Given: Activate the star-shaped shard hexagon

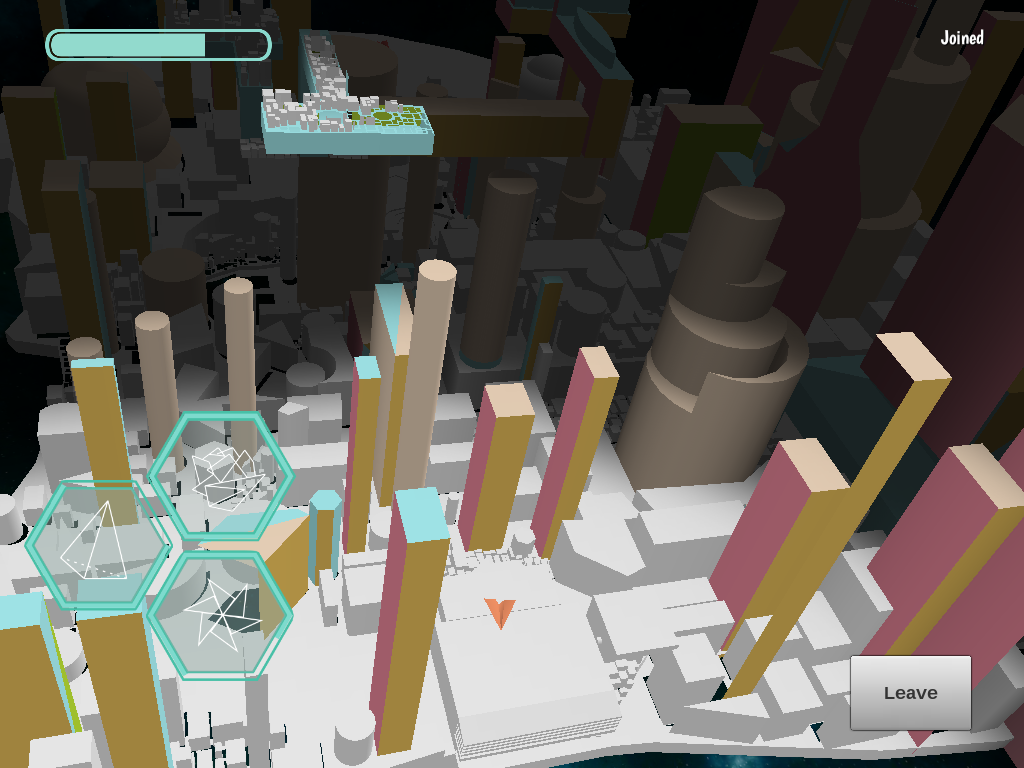Looking at the screenshot, I should 220,615.
